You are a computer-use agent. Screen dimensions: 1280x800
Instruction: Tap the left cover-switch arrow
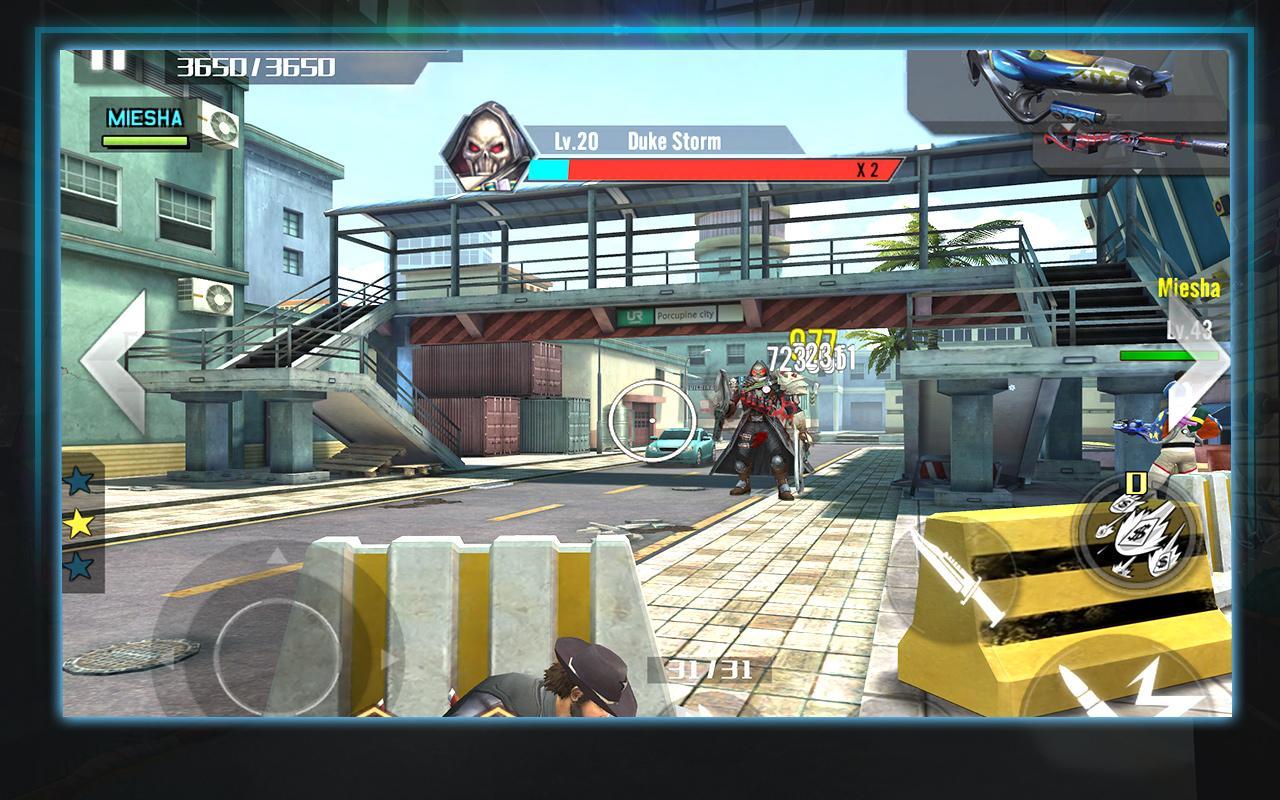point(115,362)
